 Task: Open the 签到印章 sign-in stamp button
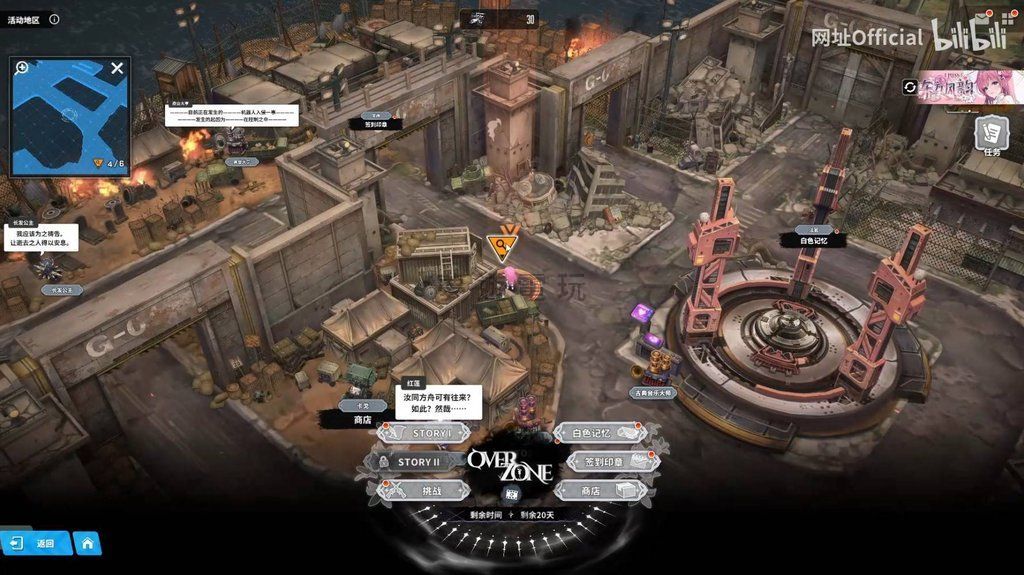coord(610,462)
